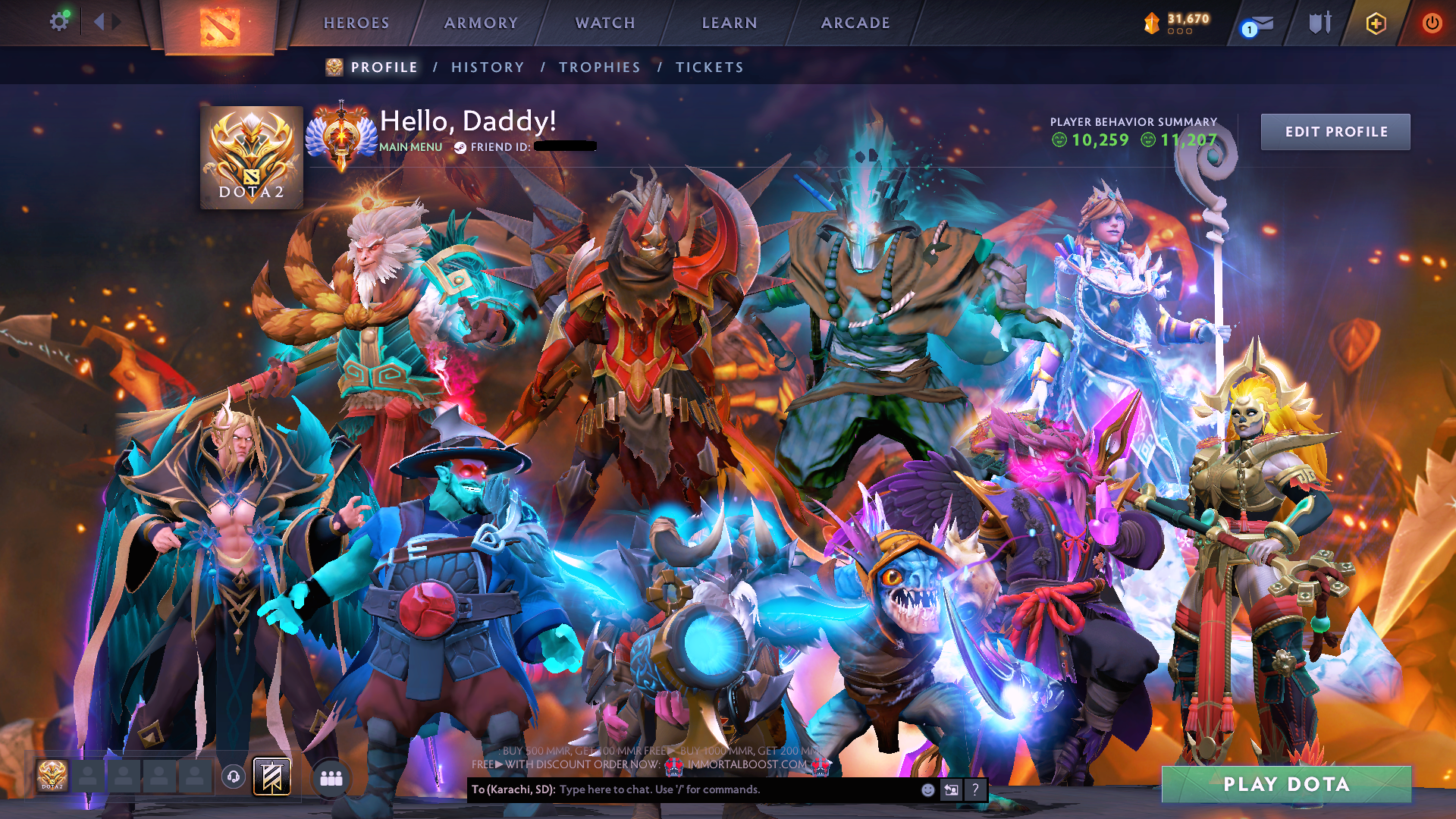Image resolution: width=1456 pixels, height=819 pixels.
Task: Go to the Armory
Action: click(481, 24)
